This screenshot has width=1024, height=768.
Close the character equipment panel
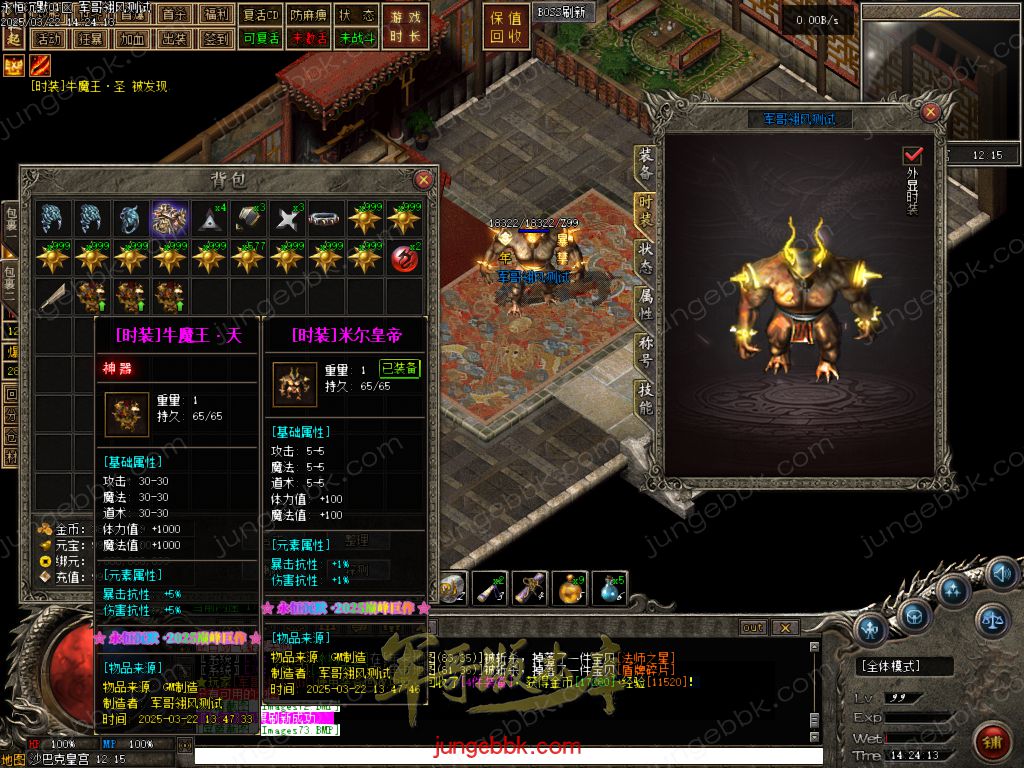931,112
